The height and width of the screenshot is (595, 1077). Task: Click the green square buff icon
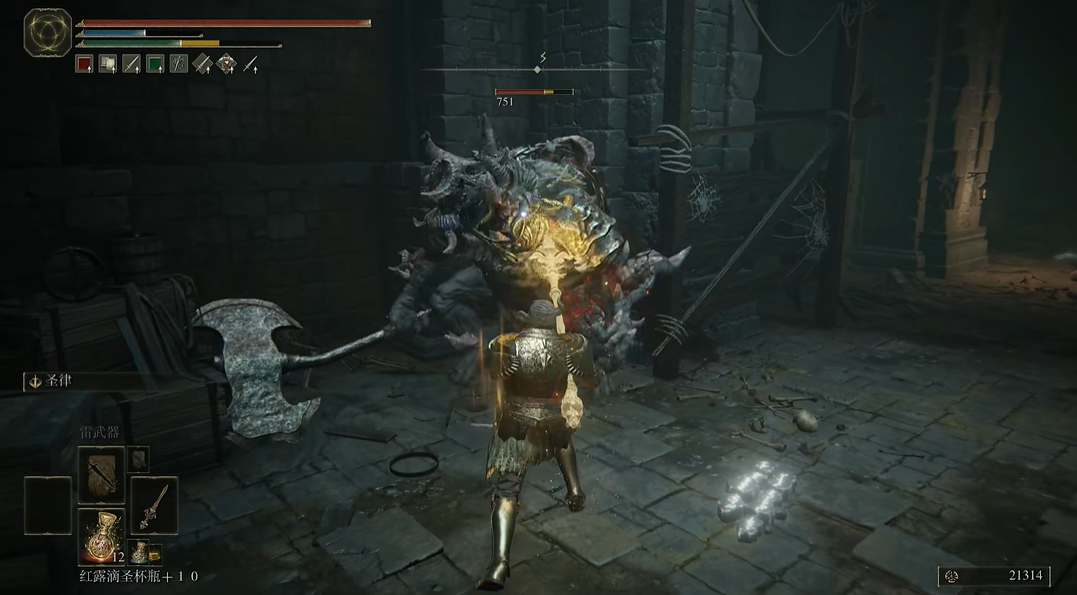(x=155, y=64)
